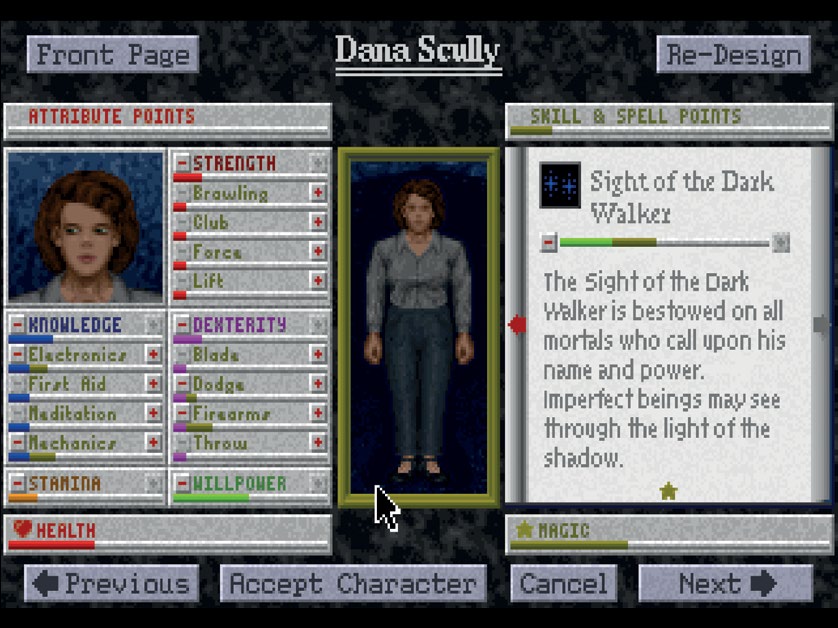Advance with the Next button
This screenshot has width=838, height=628.
(725, 584)
